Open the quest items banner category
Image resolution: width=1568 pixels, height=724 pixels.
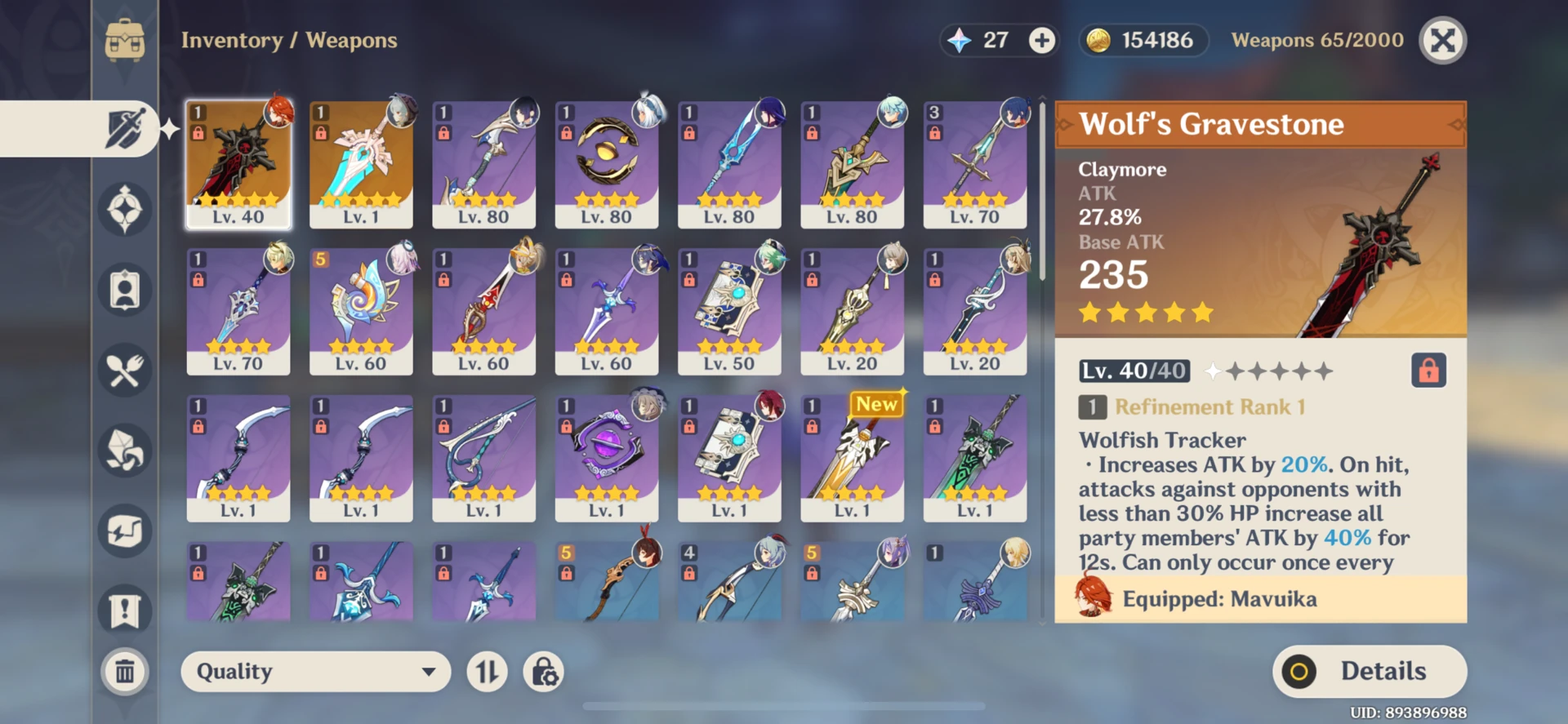tap(124, 610)
